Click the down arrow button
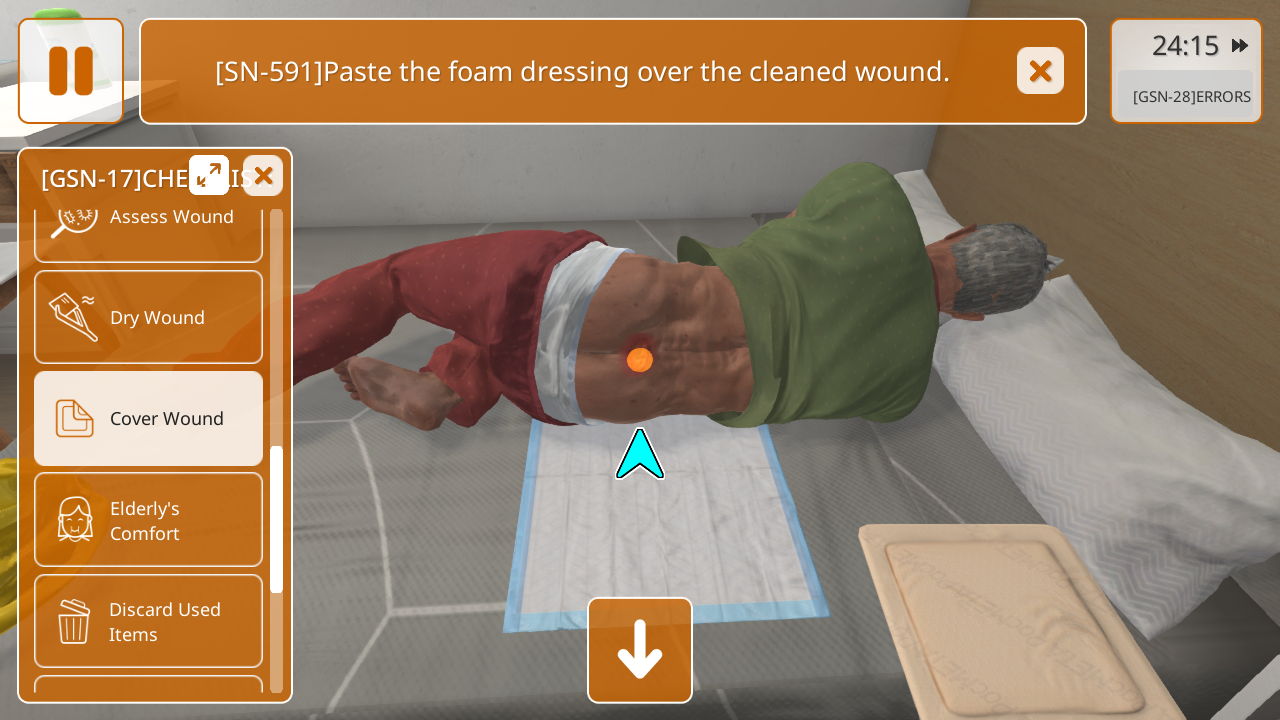The width and height of the screenshot is (1280, 720). tap(640, 650)
